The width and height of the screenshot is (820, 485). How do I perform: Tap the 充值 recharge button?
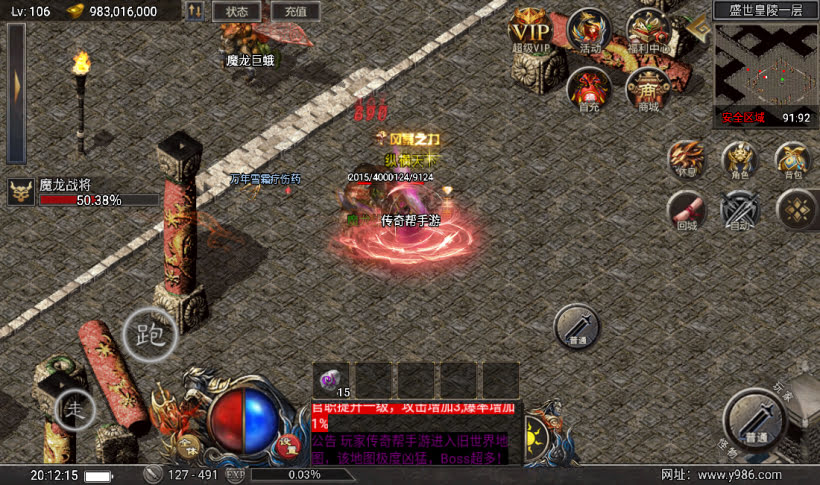[295, 11]
